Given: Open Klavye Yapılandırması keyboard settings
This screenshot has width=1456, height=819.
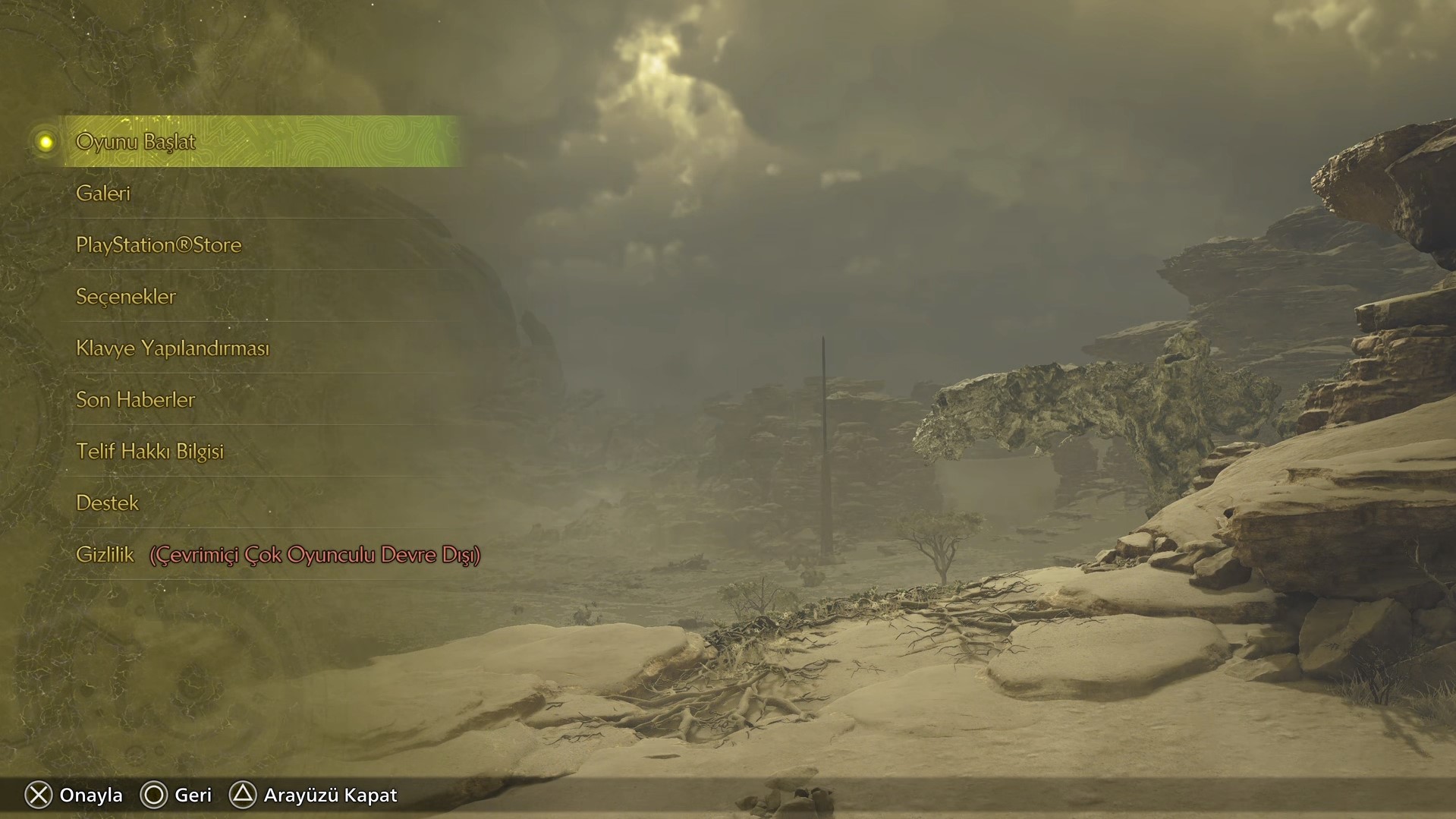Looking at the screenshot, I should [172, 348].
